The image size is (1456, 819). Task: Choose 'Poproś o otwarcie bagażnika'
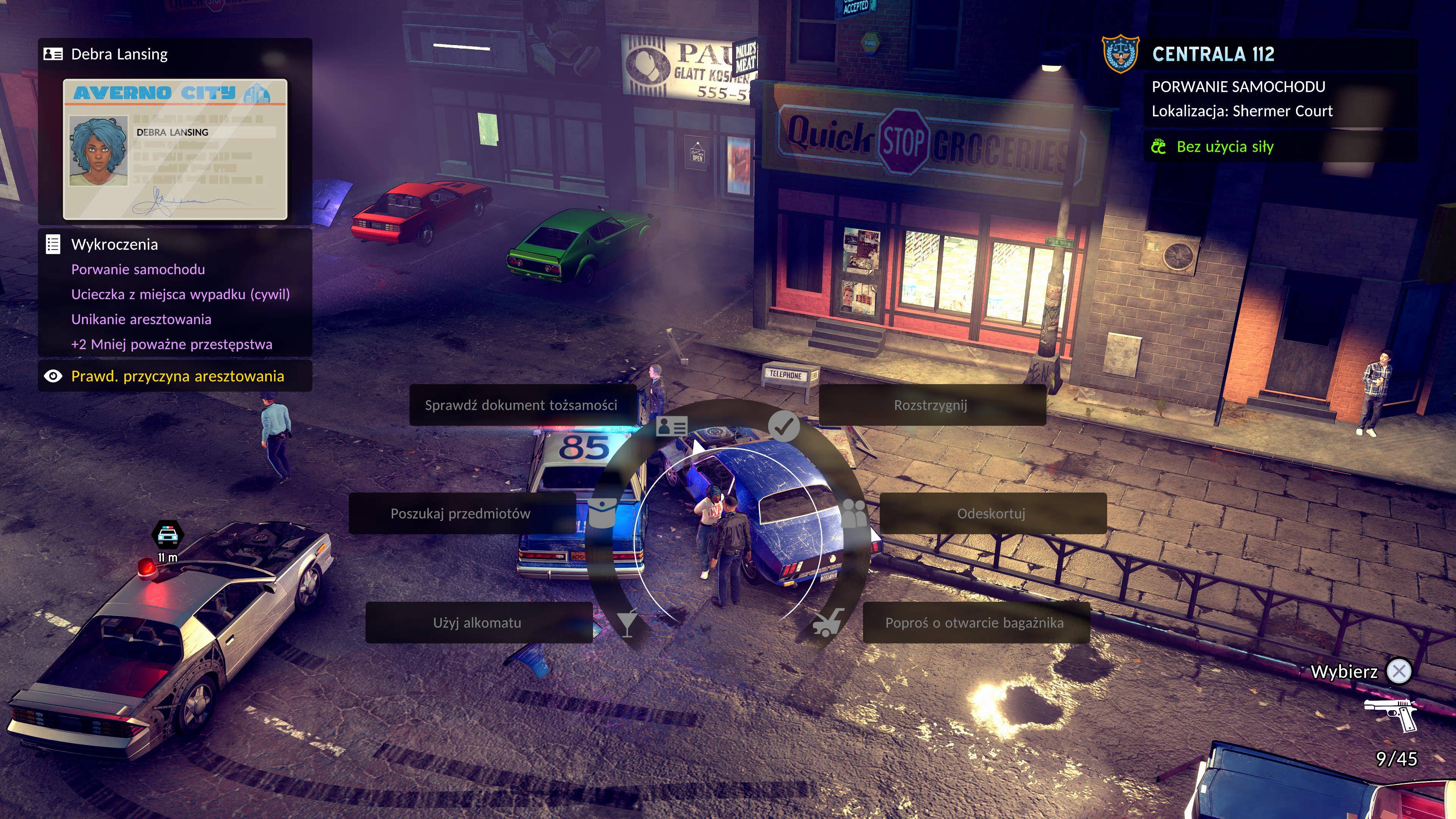(x=974, y=622)
